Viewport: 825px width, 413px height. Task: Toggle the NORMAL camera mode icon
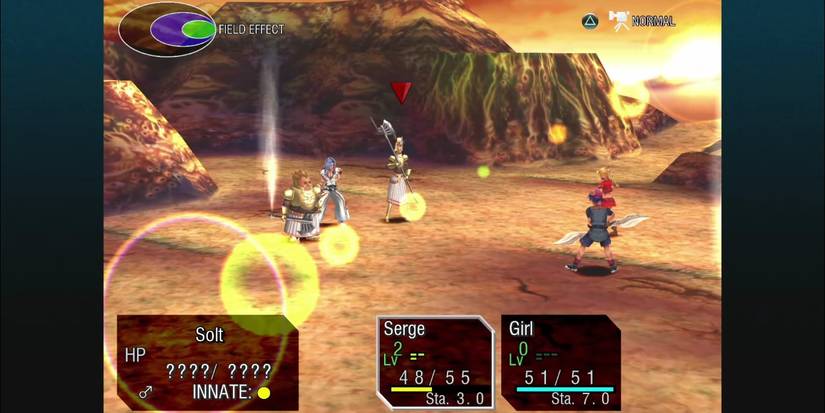619,20
